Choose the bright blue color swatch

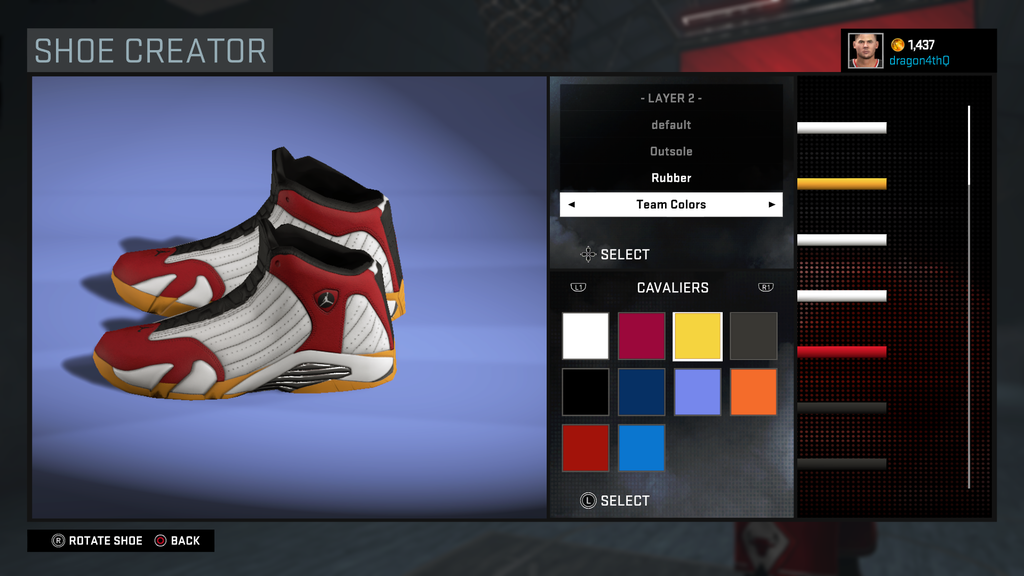(x=642, y=448)
